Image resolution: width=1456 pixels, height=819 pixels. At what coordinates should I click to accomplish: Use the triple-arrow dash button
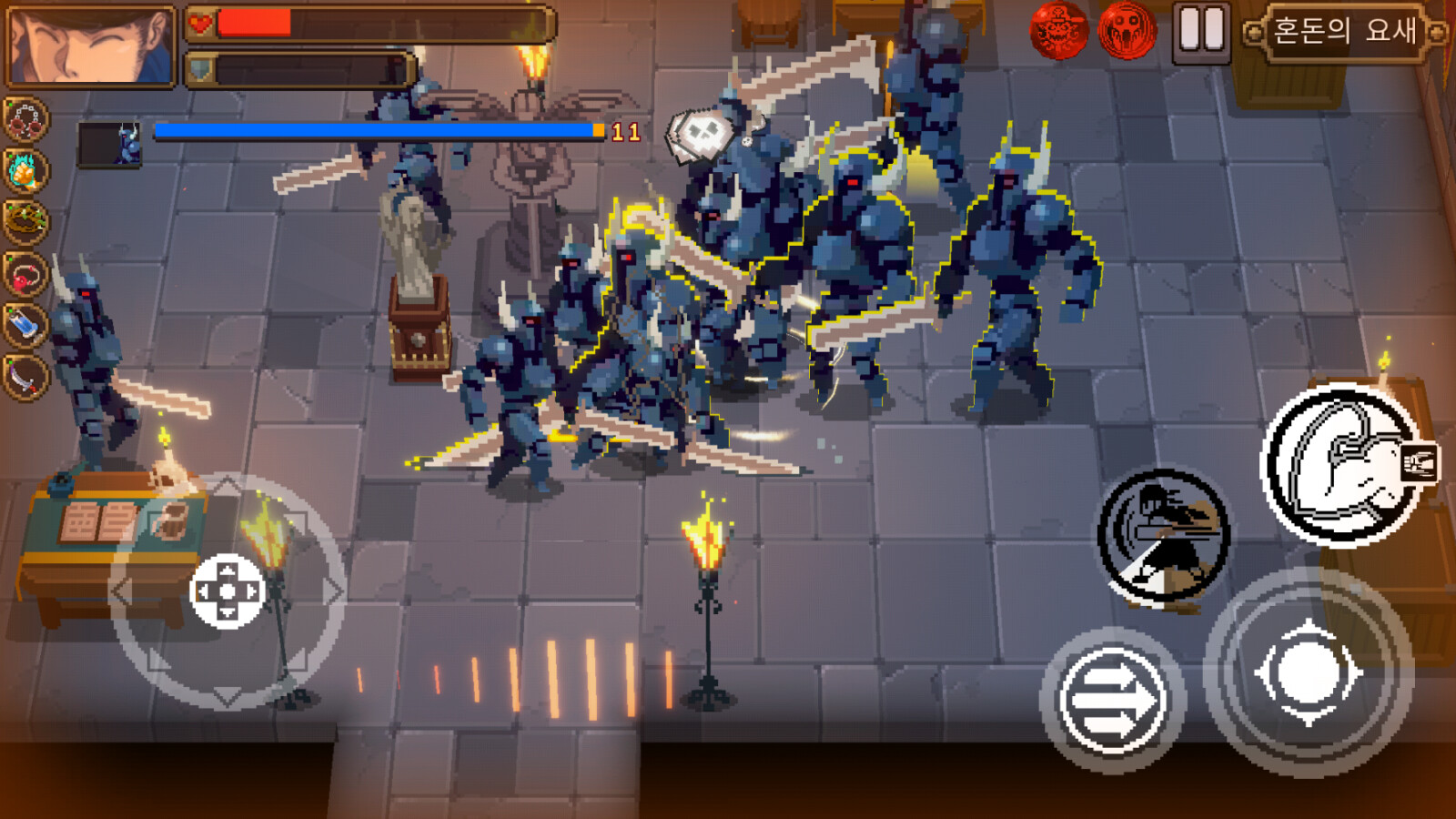[1112, 701]
